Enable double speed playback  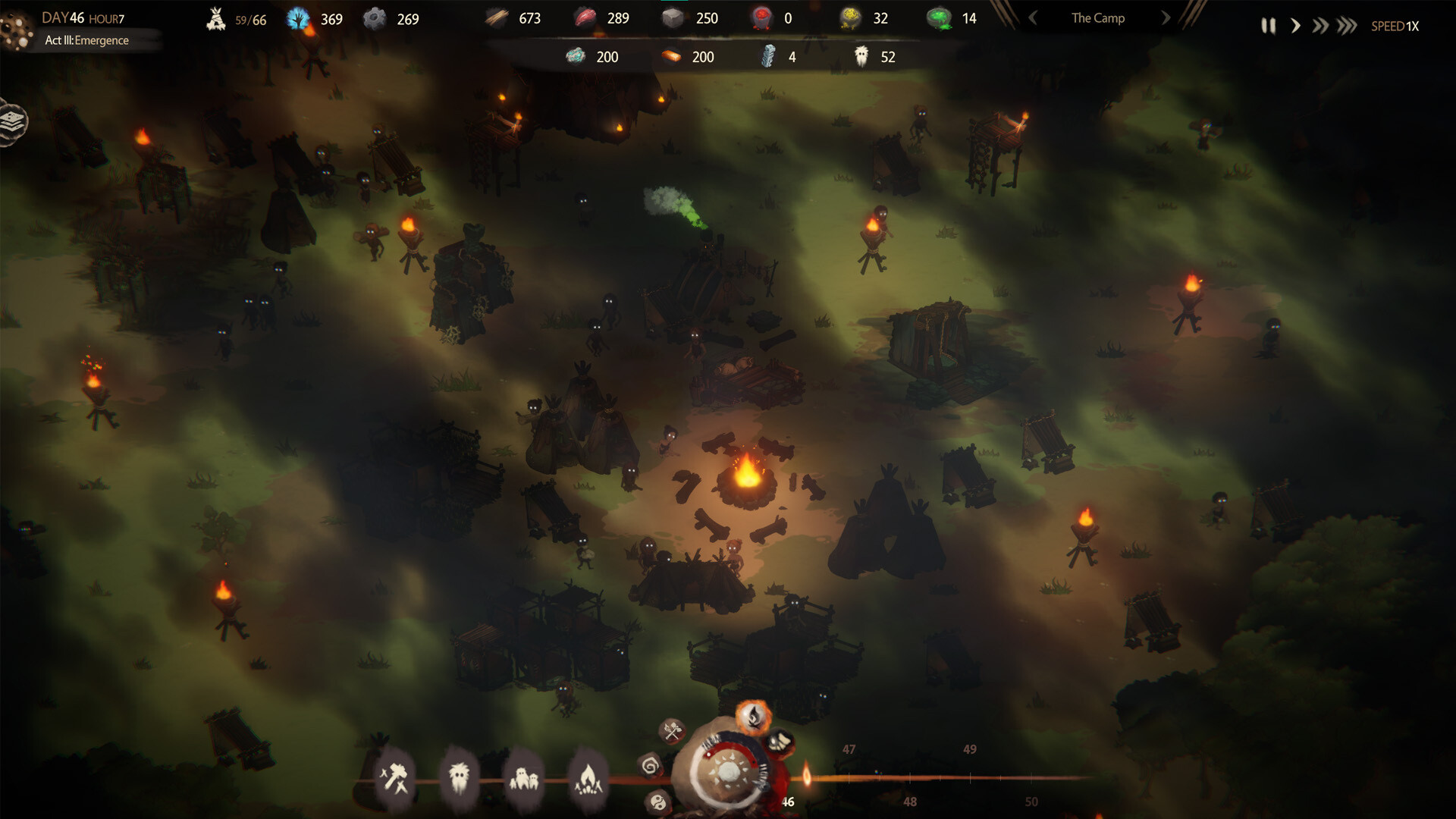pyautogui.click(x=1319, y=25)
